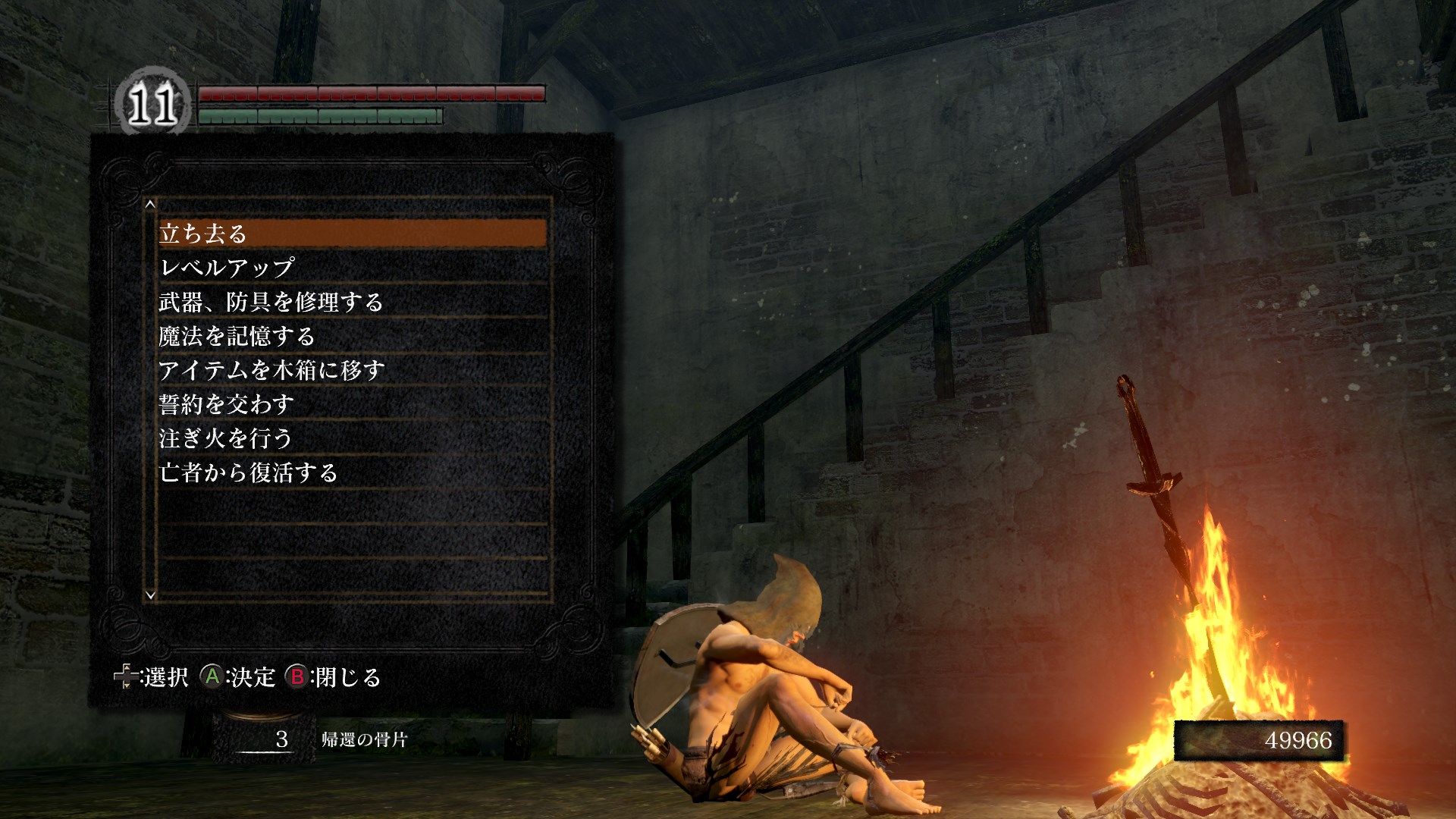Select 魔法を記憶する to attune magic
The image size is (1456, 819).
pyautogui.click(x=353, y=336)
